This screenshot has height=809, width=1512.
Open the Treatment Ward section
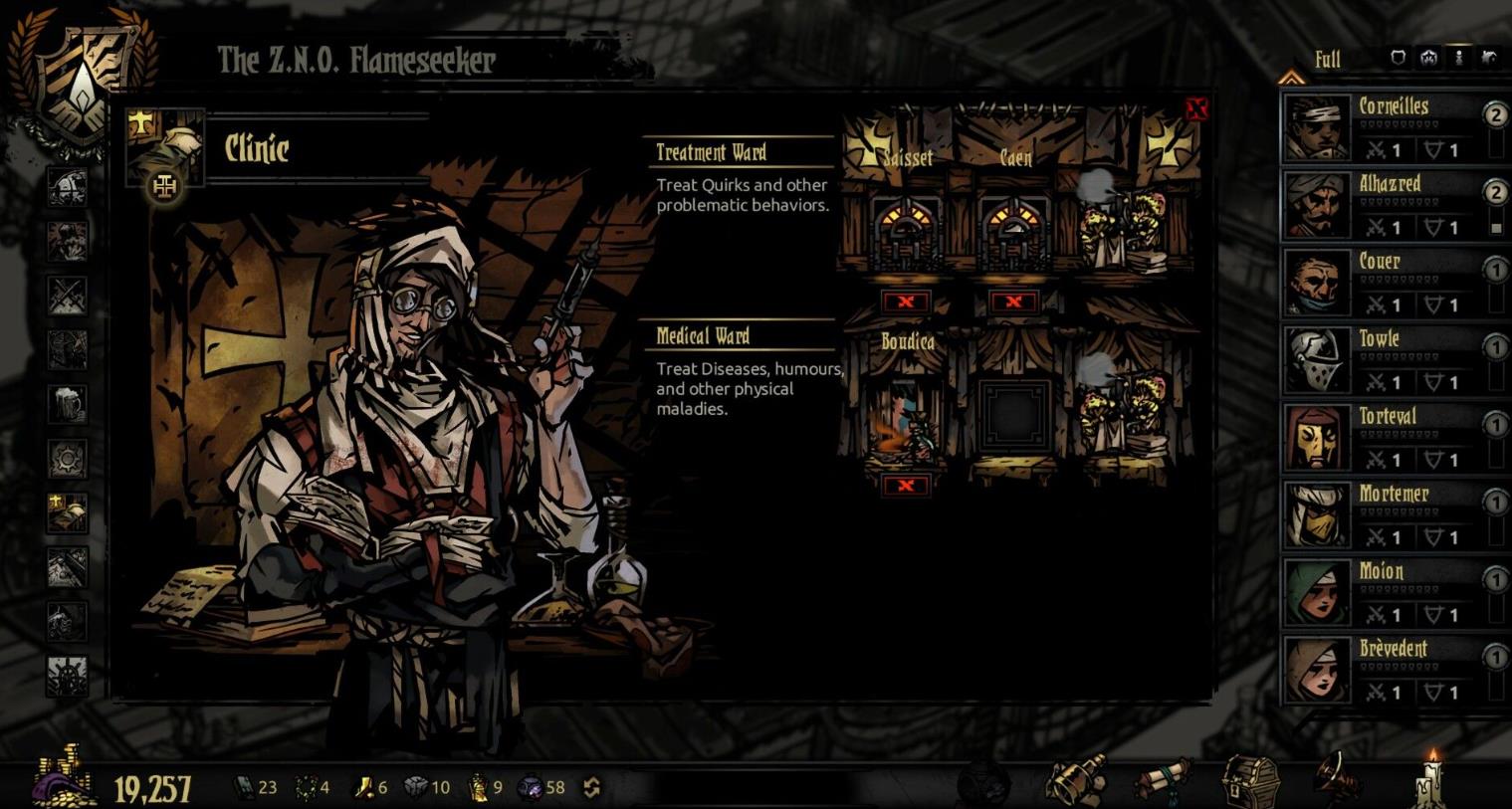pos(711,152)
